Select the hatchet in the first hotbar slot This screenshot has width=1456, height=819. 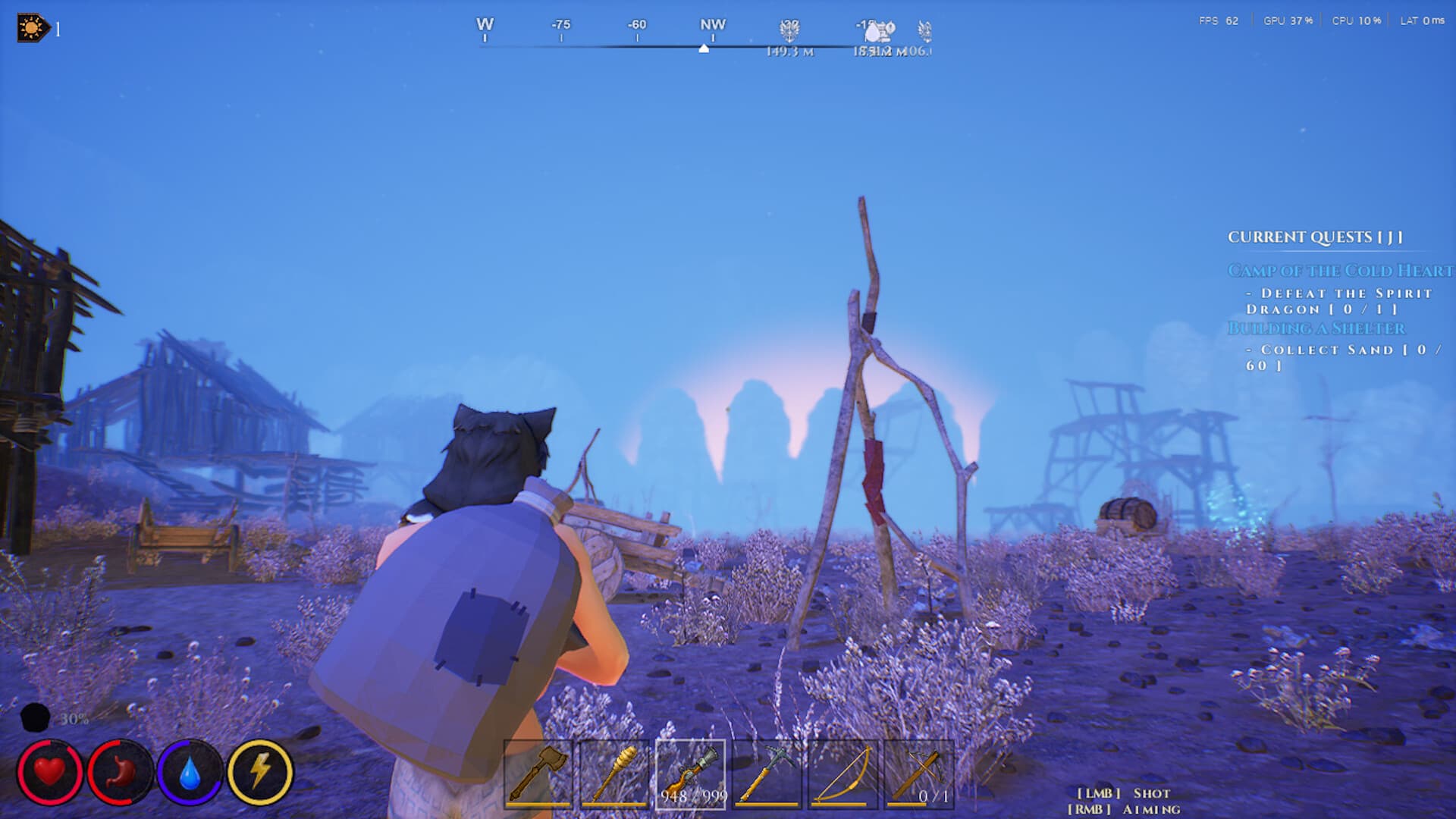(538, 773)
